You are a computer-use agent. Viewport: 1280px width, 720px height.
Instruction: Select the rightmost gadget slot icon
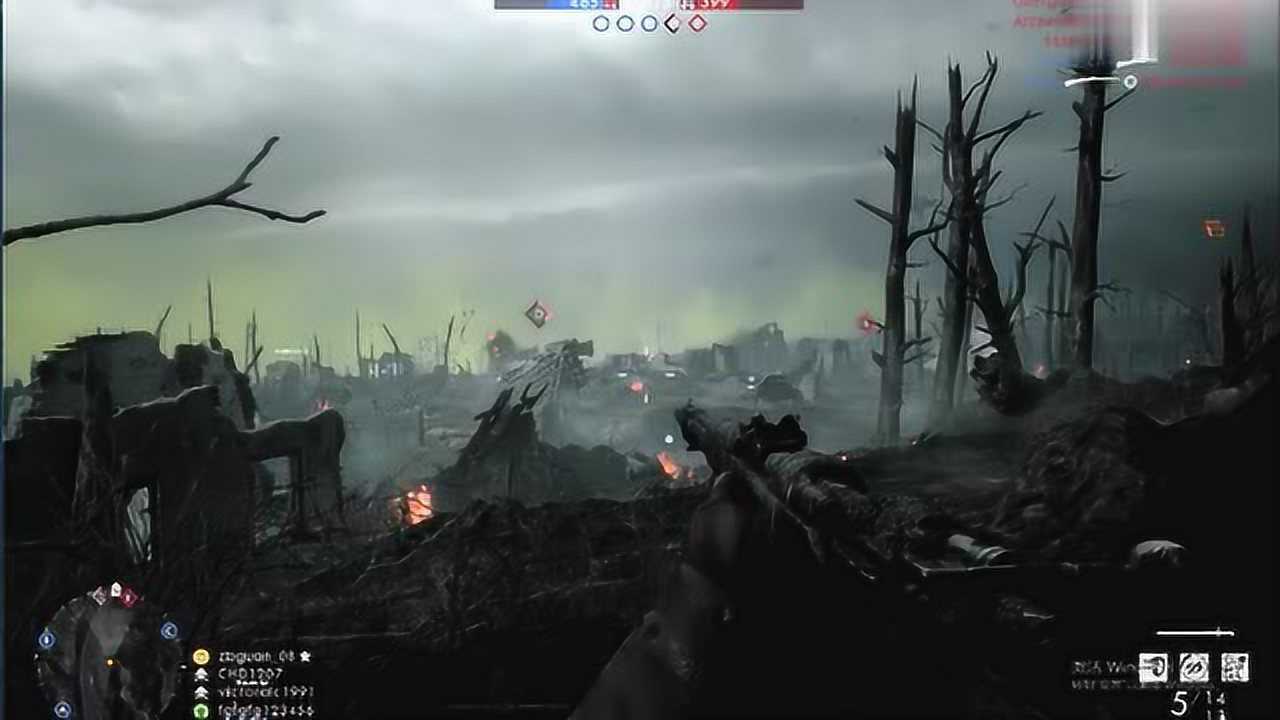point(1238,668)
